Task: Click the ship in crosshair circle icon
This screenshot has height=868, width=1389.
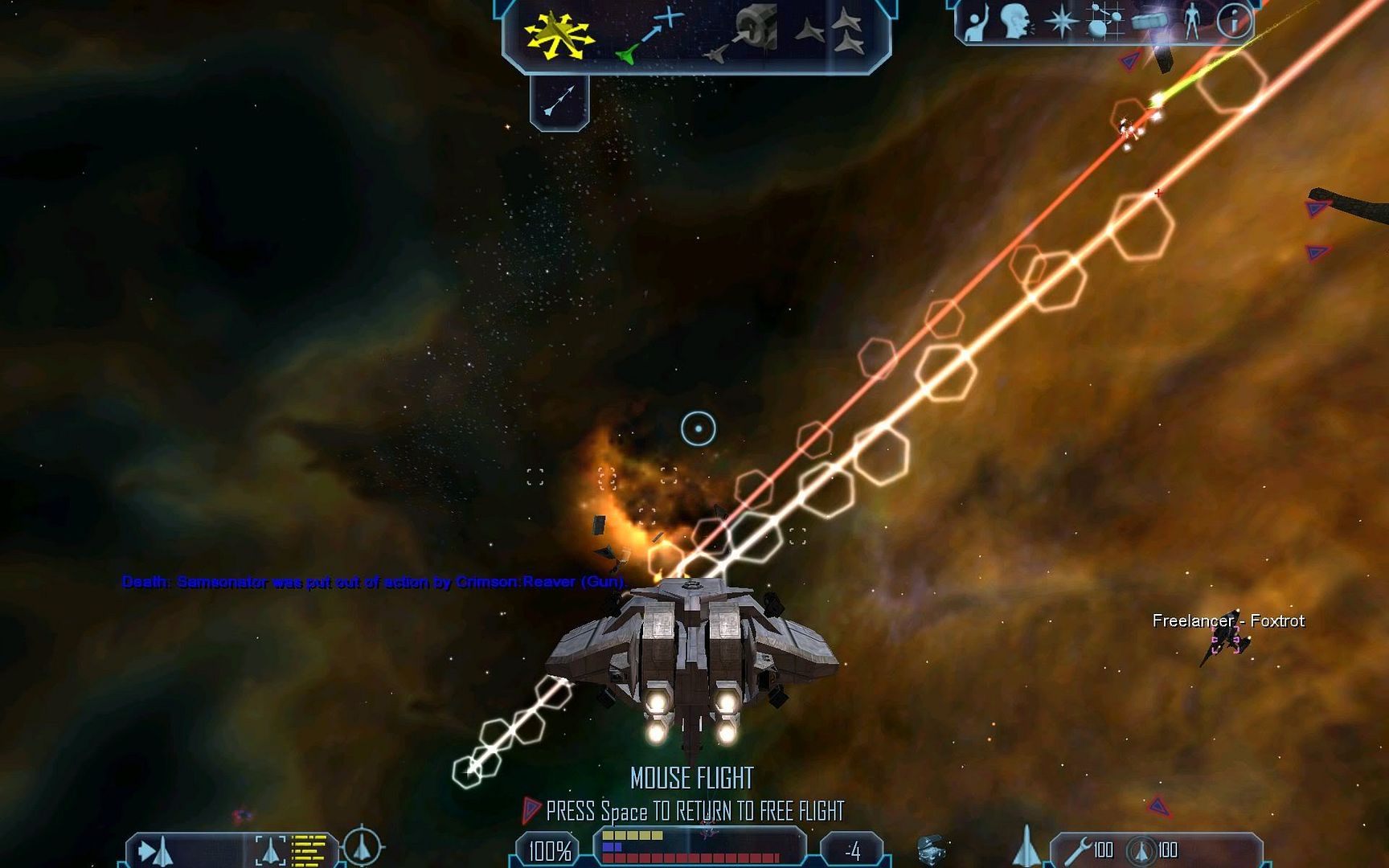Action: pyautogui.click(x=362, y=846)
